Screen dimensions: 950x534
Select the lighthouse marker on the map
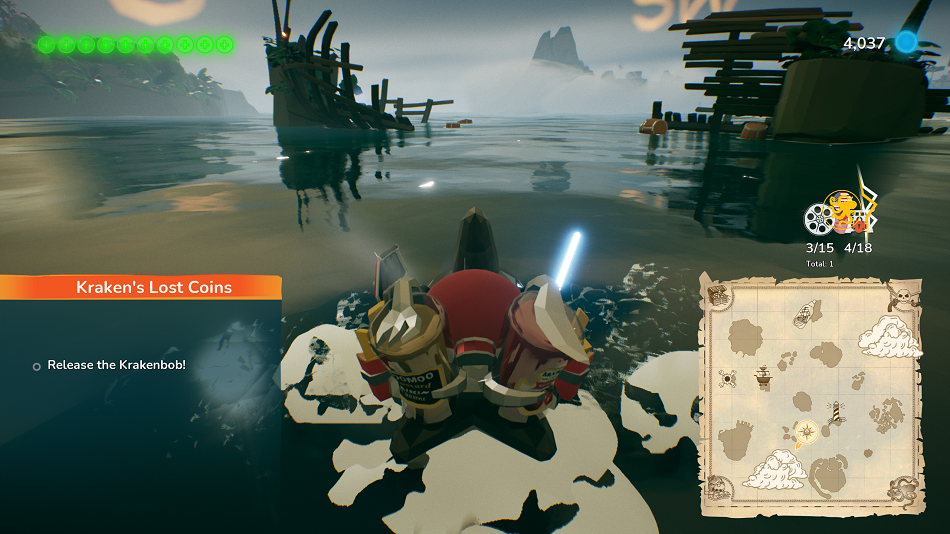(x=835, y=413)
